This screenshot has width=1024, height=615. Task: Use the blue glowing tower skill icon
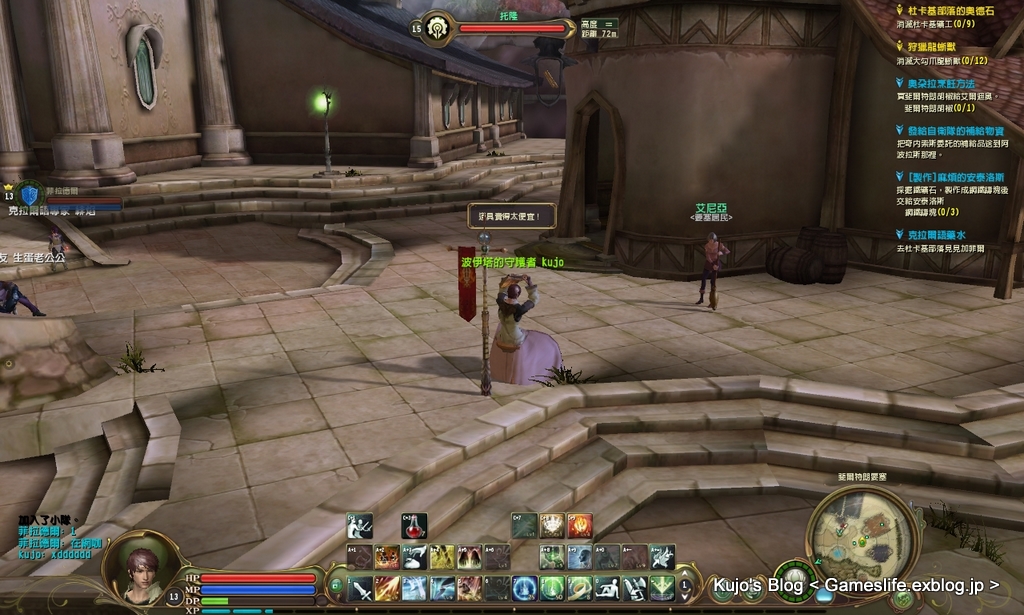[524, 588]
